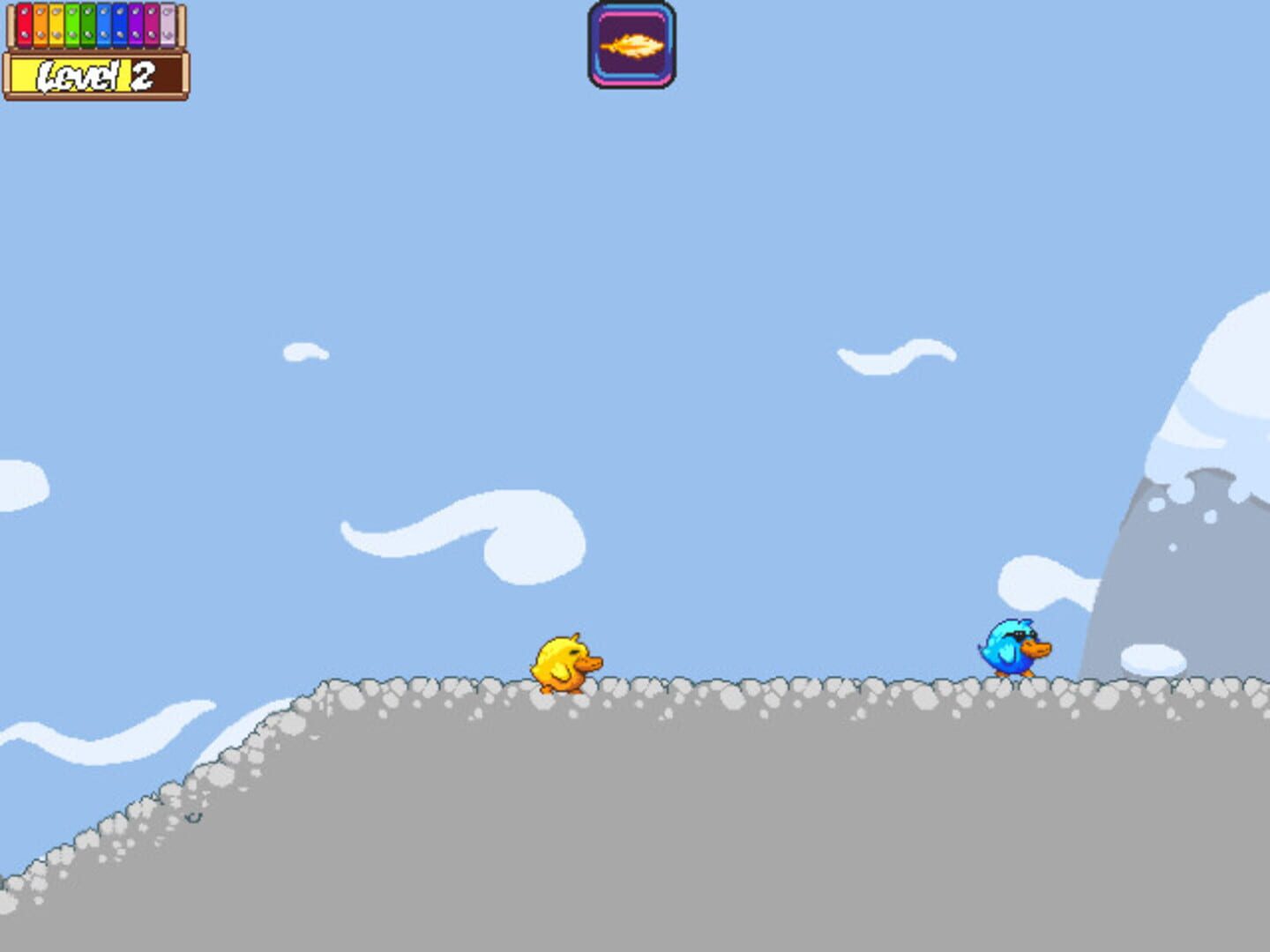Strike the red xylophone bar
Image resolution: width=1270 pixels, height=952 pixels.
[x=24, y=25]
